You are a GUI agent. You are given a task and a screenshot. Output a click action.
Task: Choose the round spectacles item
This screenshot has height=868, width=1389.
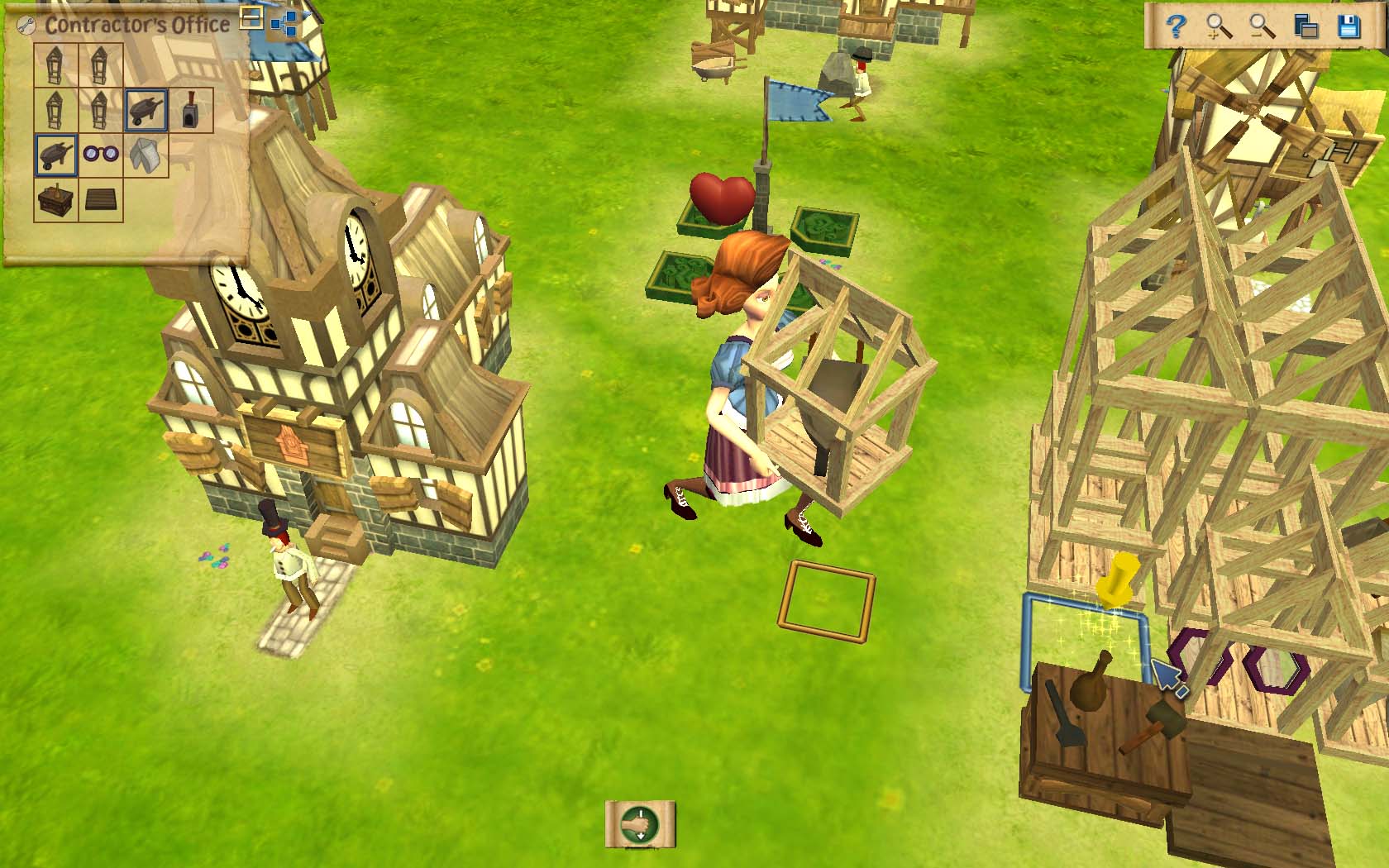tap(102, 155)
